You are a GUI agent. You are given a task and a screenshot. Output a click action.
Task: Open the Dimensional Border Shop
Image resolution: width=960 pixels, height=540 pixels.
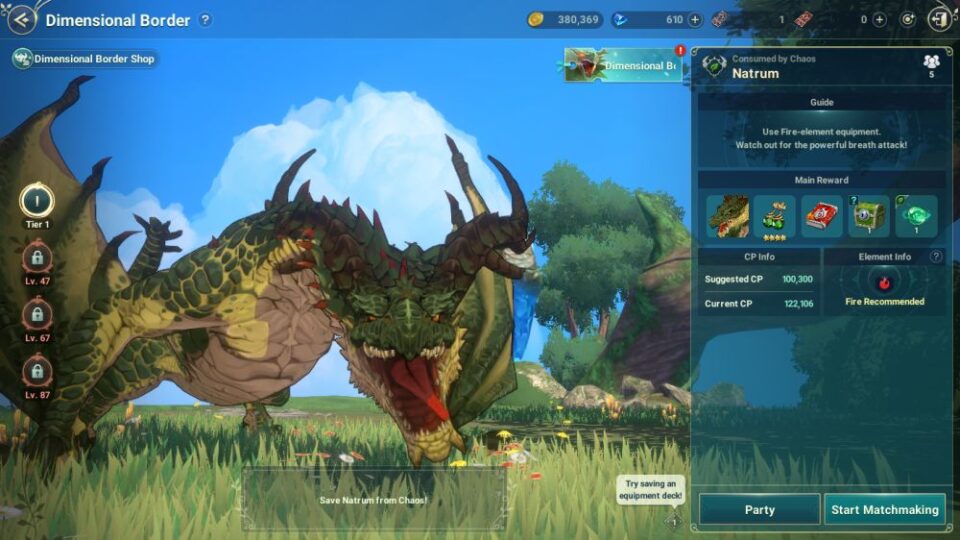point(85,59)
